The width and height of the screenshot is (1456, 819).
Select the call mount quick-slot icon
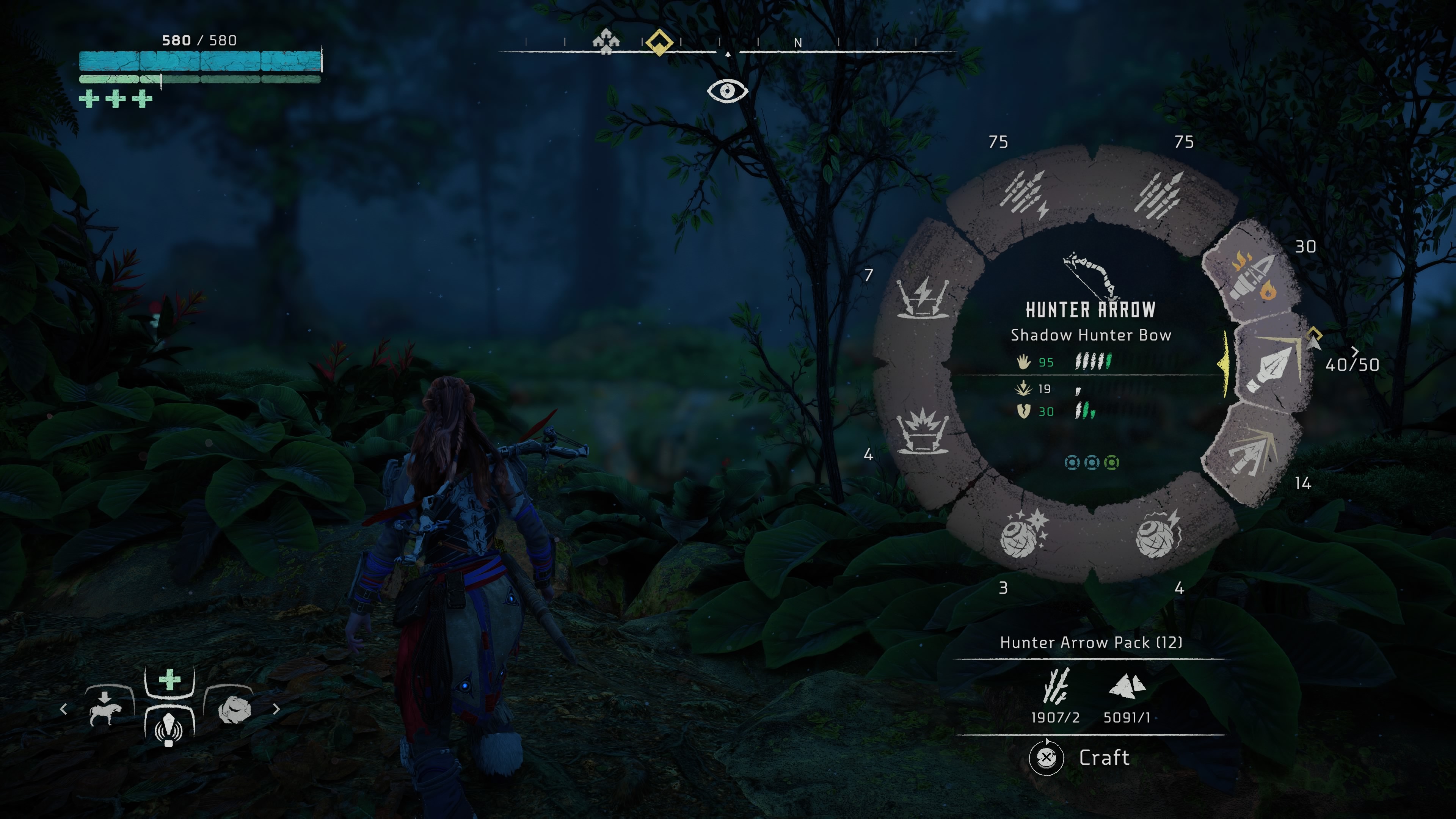(106, 709)
